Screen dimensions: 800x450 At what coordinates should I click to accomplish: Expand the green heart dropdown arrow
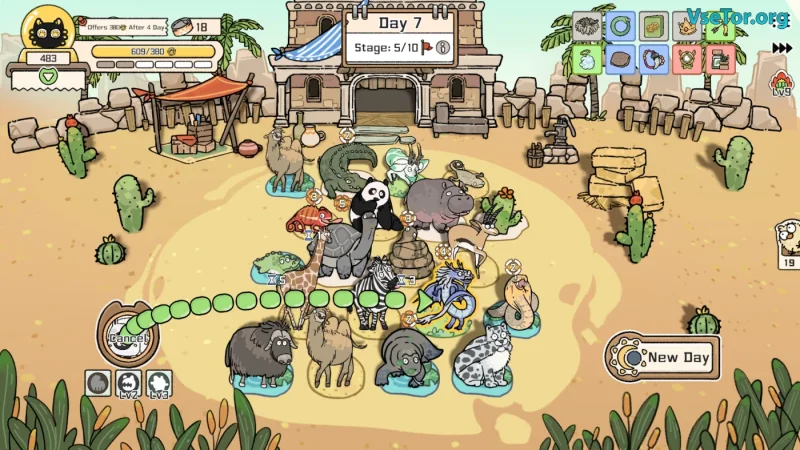47,76
